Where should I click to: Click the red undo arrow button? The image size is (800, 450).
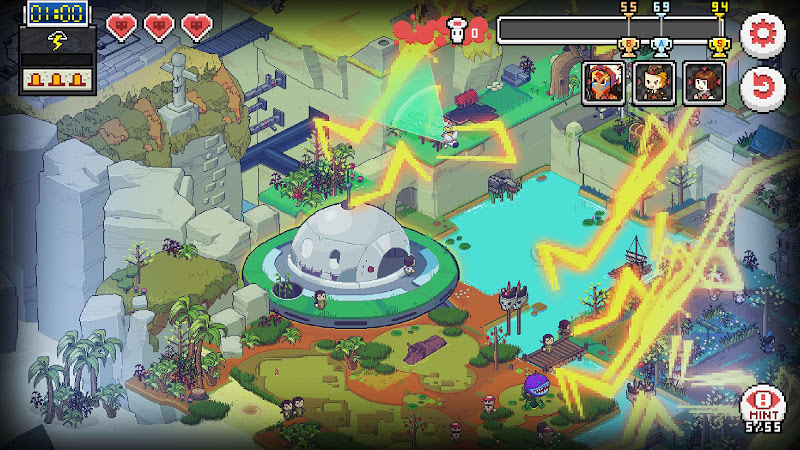click(x=762, y=87)
